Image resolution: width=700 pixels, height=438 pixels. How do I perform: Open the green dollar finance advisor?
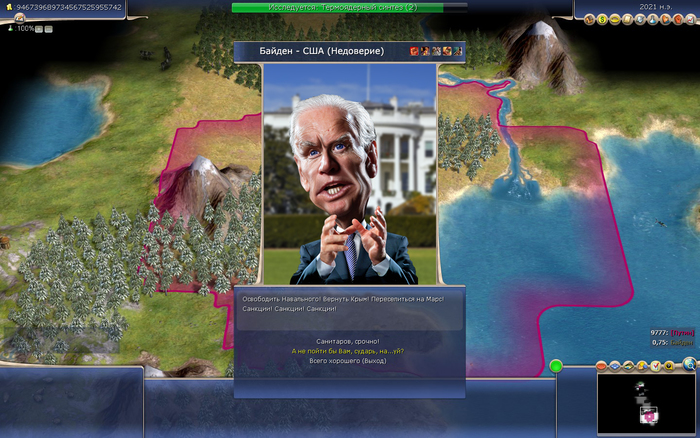(603, 19)
